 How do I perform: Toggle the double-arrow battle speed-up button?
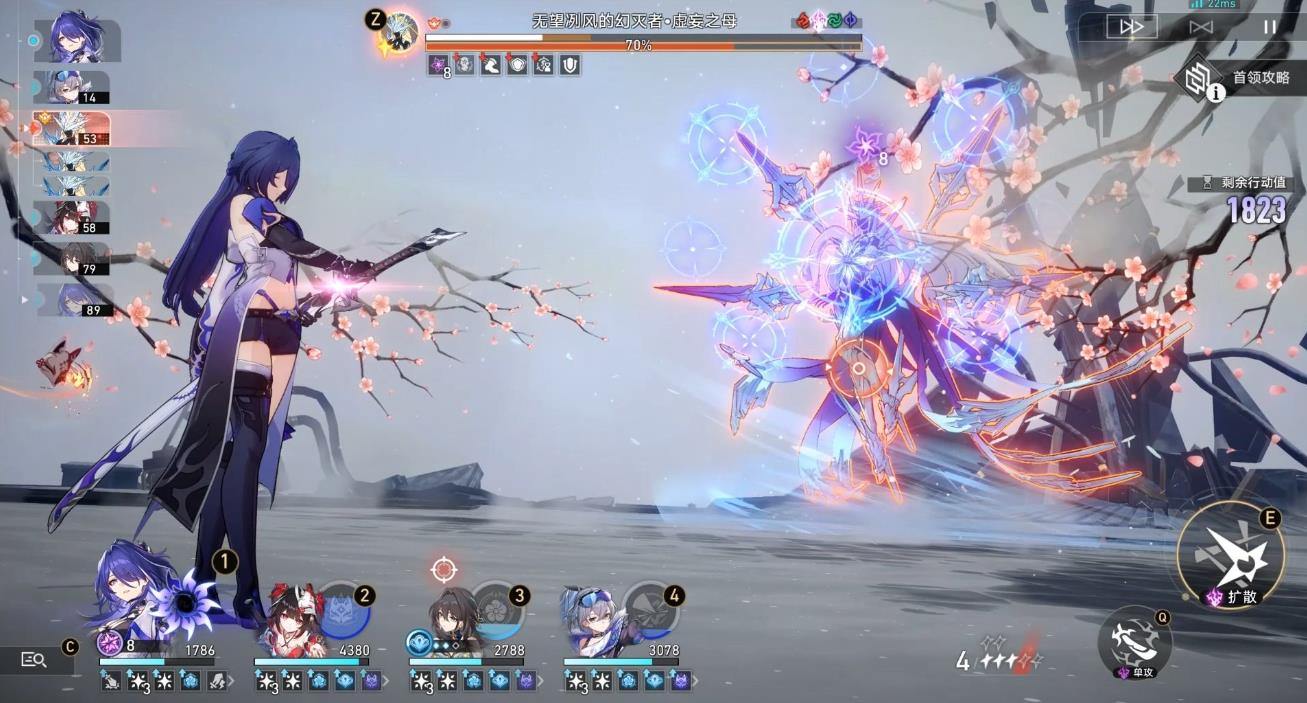click(1132, 27)
